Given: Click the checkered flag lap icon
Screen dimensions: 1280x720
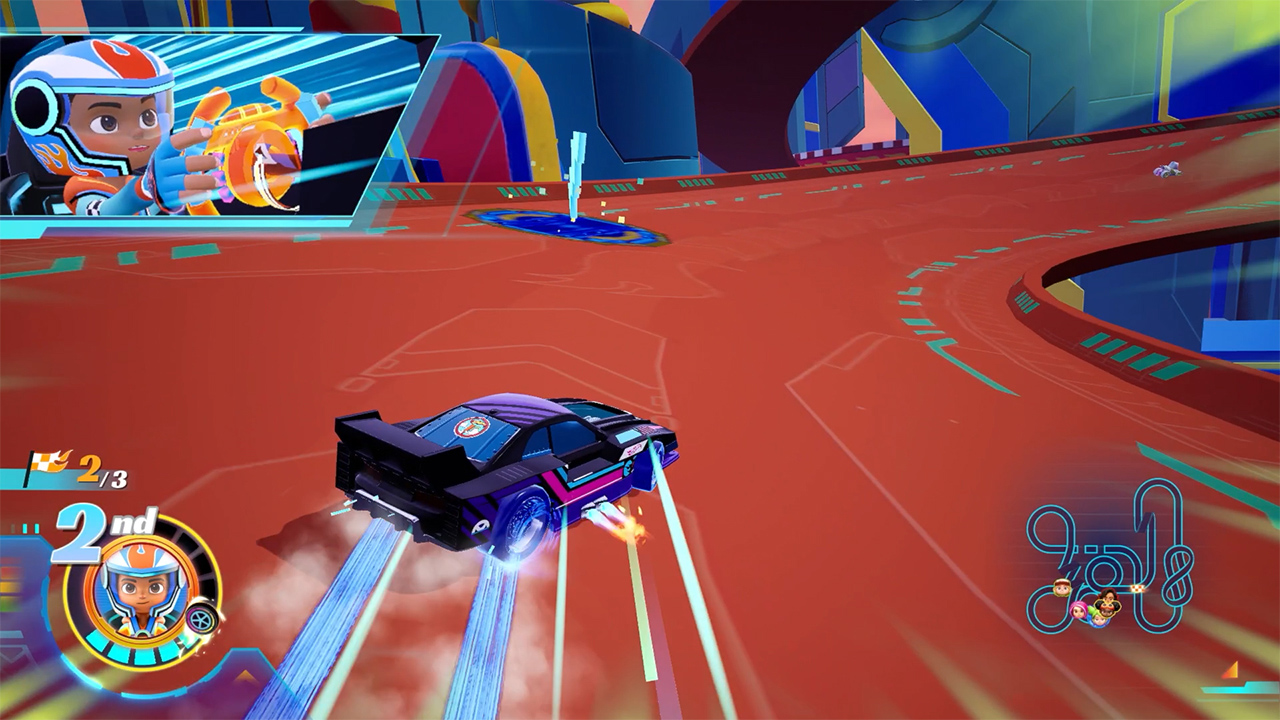Looking at the screenshot, I should click(x=47, y=462).
